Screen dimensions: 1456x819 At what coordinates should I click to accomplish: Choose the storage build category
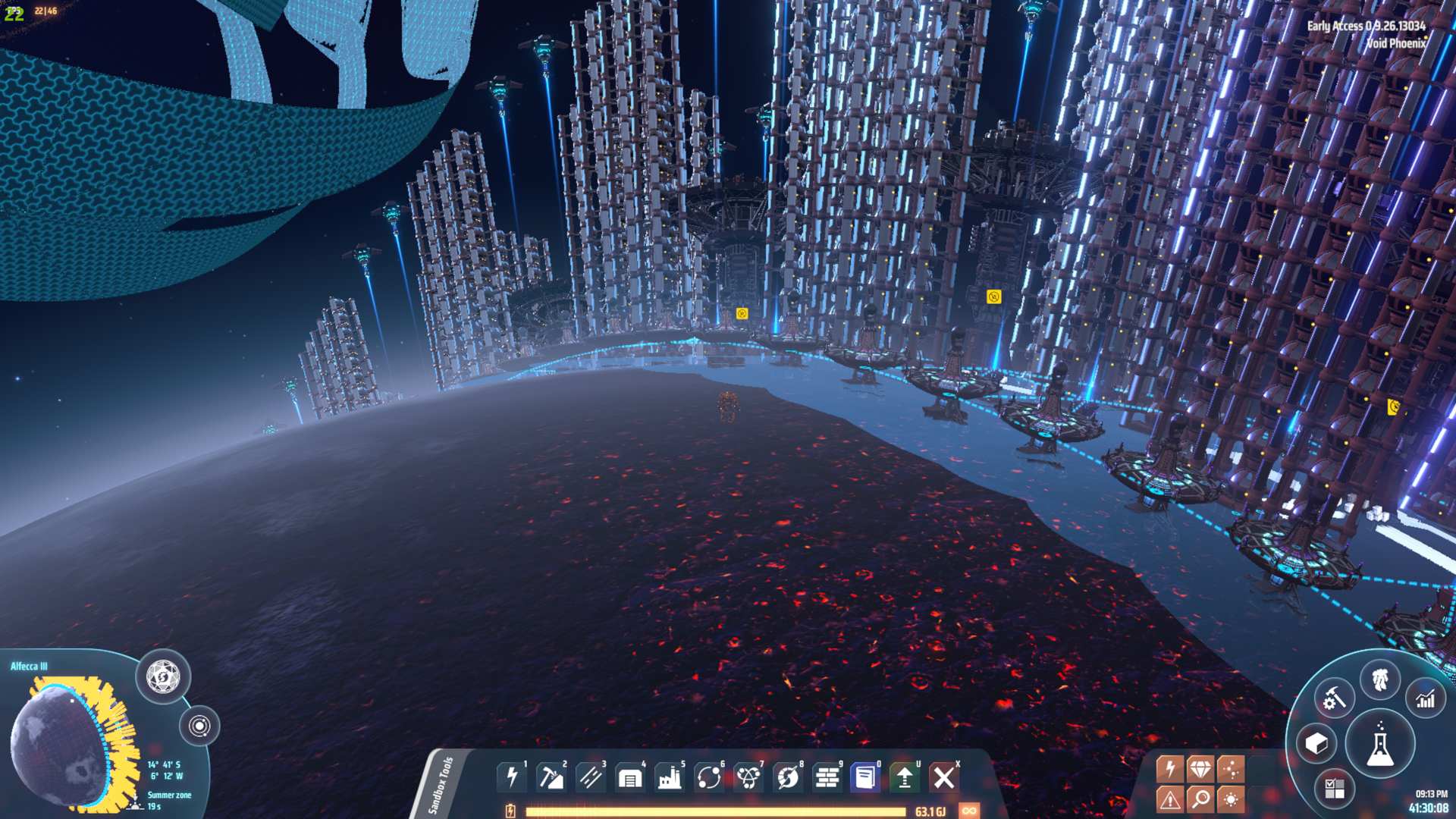pyautogui.click(x=630, y=777)
